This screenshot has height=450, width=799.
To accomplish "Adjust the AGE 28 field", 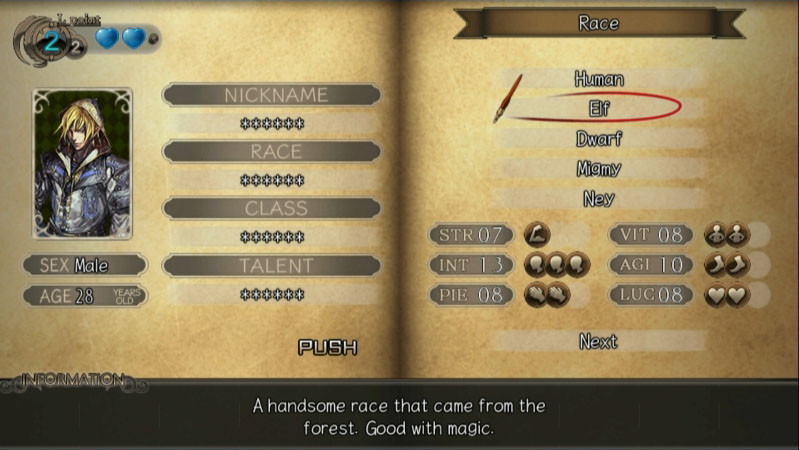I will tap(84, 296).
